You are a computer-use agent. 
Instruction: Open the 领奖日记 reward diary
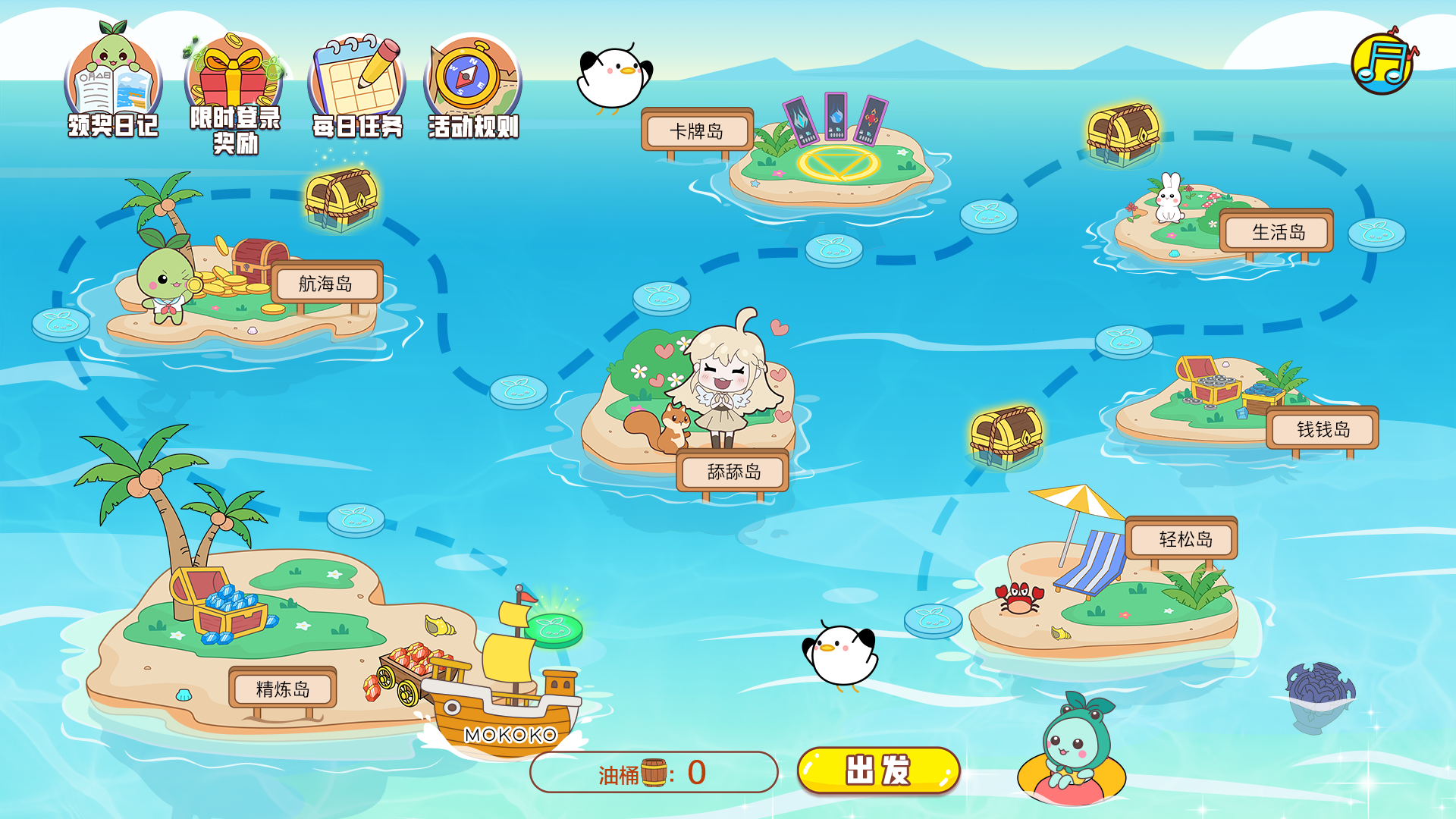[x=114, y=85]
